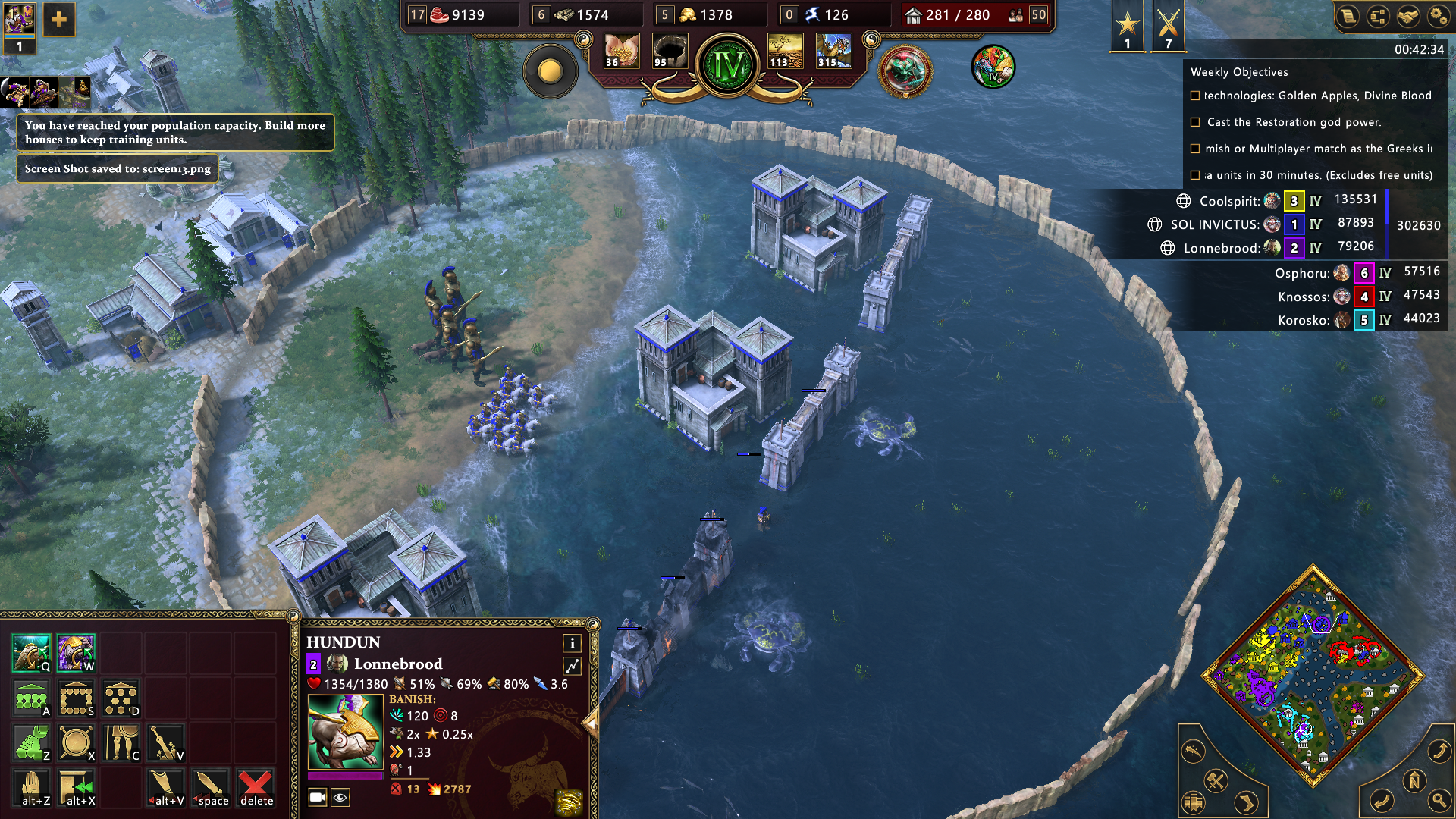This screenshot has width=1456, height=819.
Task: Check the 'Cast the Restoration god power' objective box
Action: click(x=1195, y=122)
